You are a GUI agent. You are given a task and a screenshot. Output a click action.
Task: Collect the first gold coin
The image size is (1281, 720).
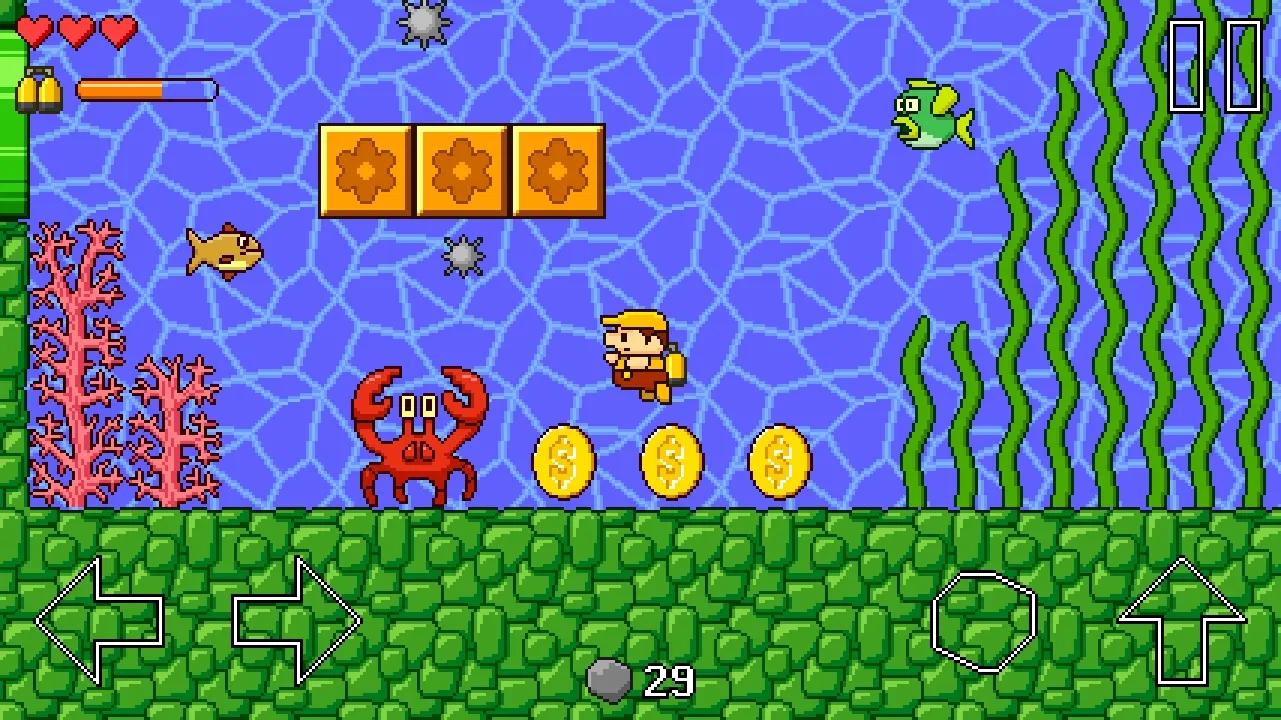[x=562, y=462]
